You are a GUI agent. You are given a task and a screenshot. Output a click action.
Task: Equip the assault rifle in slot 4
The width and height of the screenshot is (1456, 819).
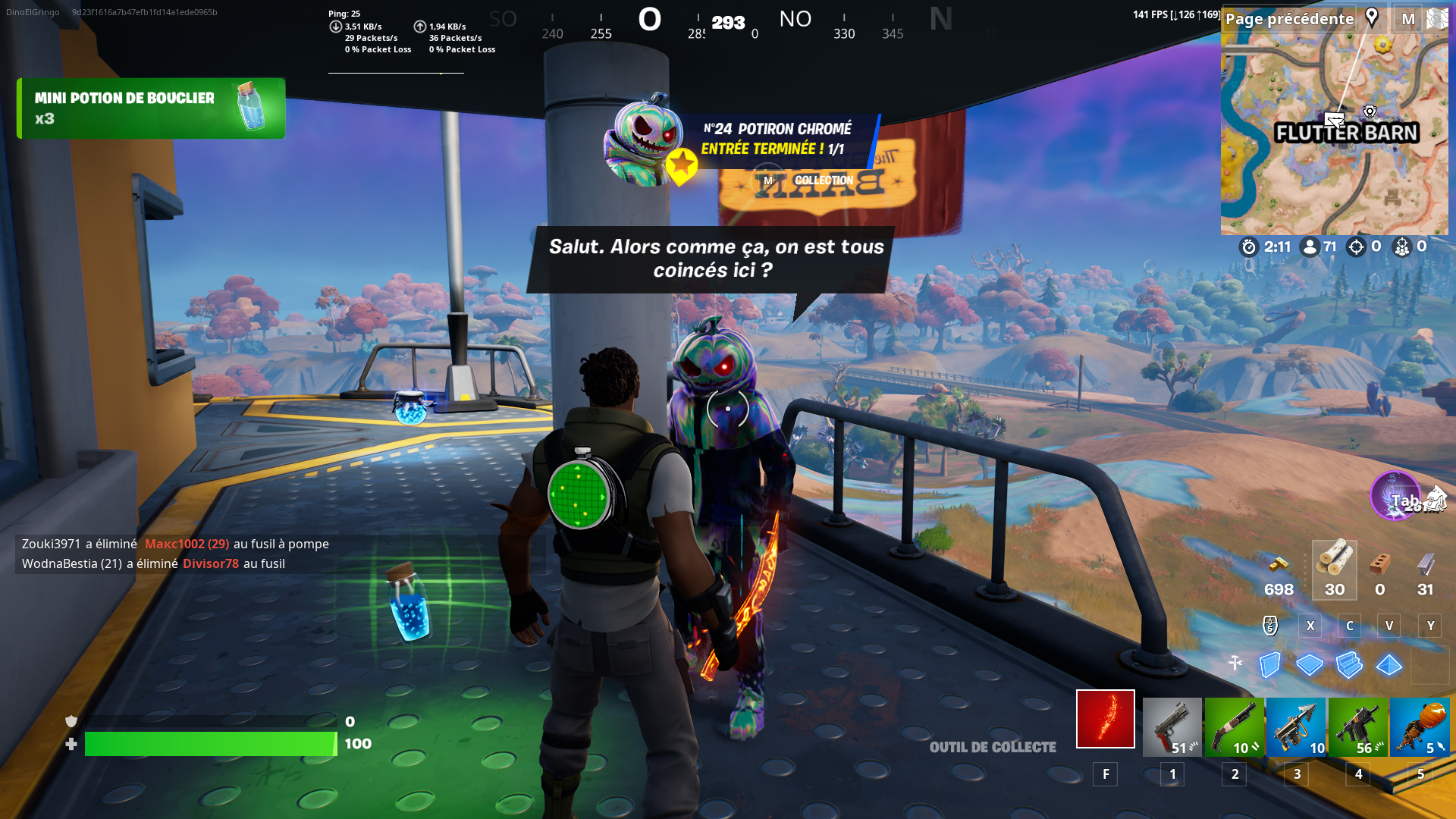click(1358, 726)
